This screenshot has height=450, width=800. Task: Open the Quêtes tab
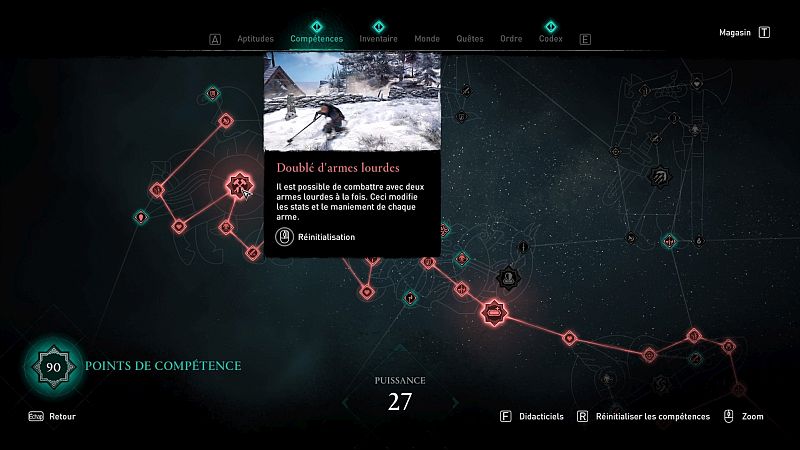(x=470, y=39)
